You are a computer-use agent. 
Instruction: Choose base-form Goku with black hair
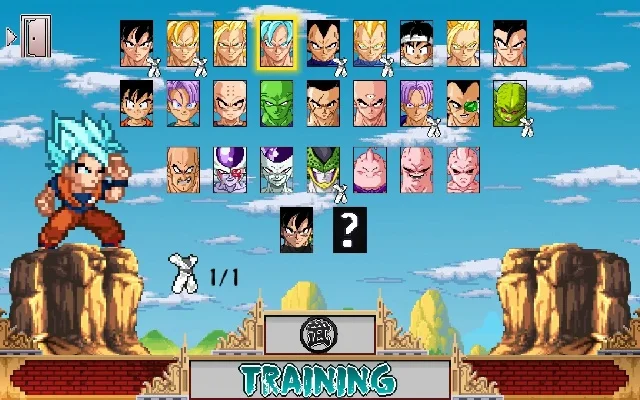[x=137, y=44]
